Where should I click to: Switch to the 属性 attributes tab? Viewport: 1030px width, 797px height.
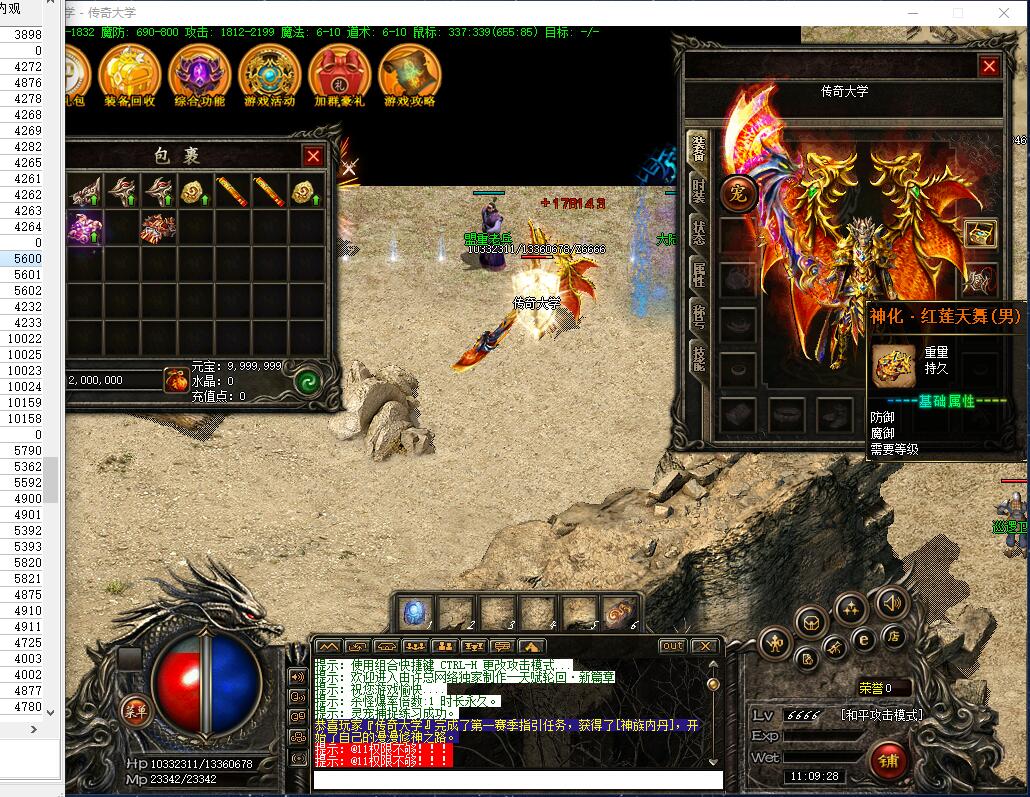tap(698, 274)
